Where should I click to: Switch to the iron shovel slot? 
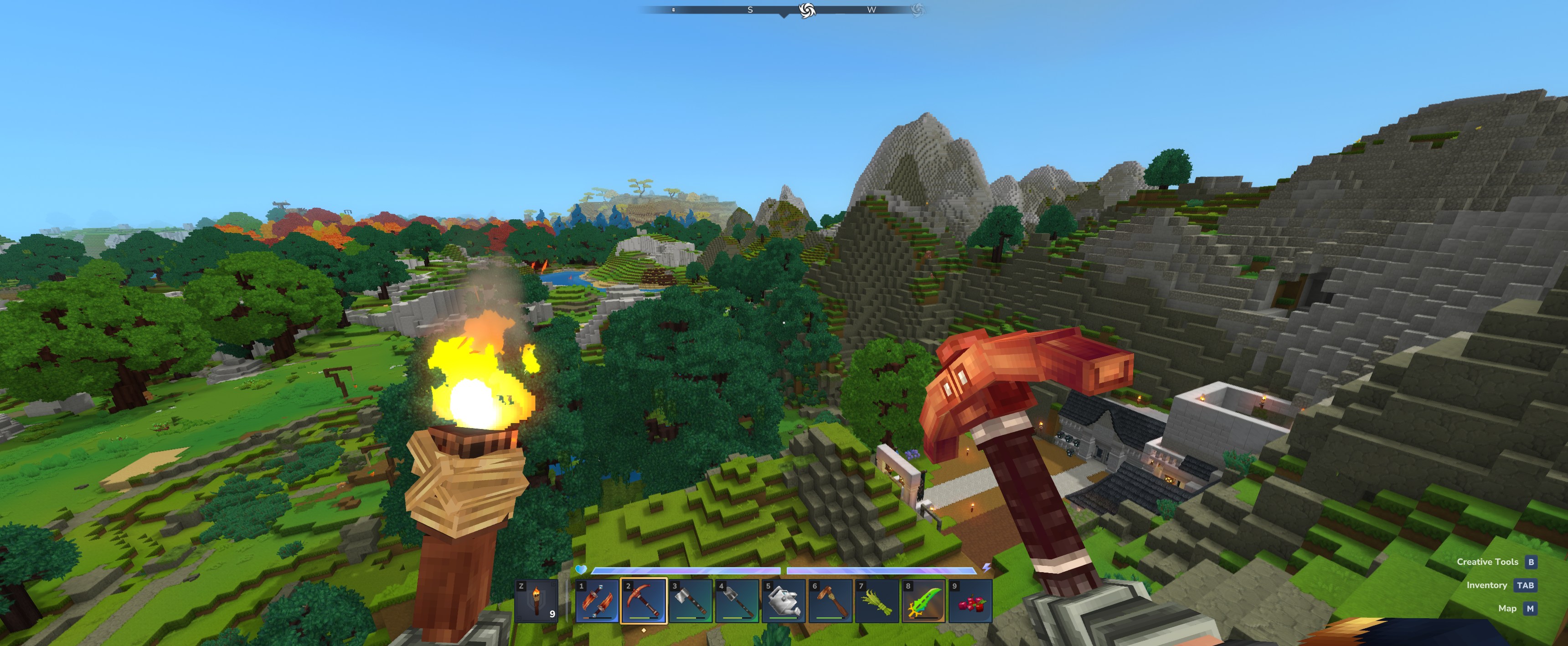point(737,601)
